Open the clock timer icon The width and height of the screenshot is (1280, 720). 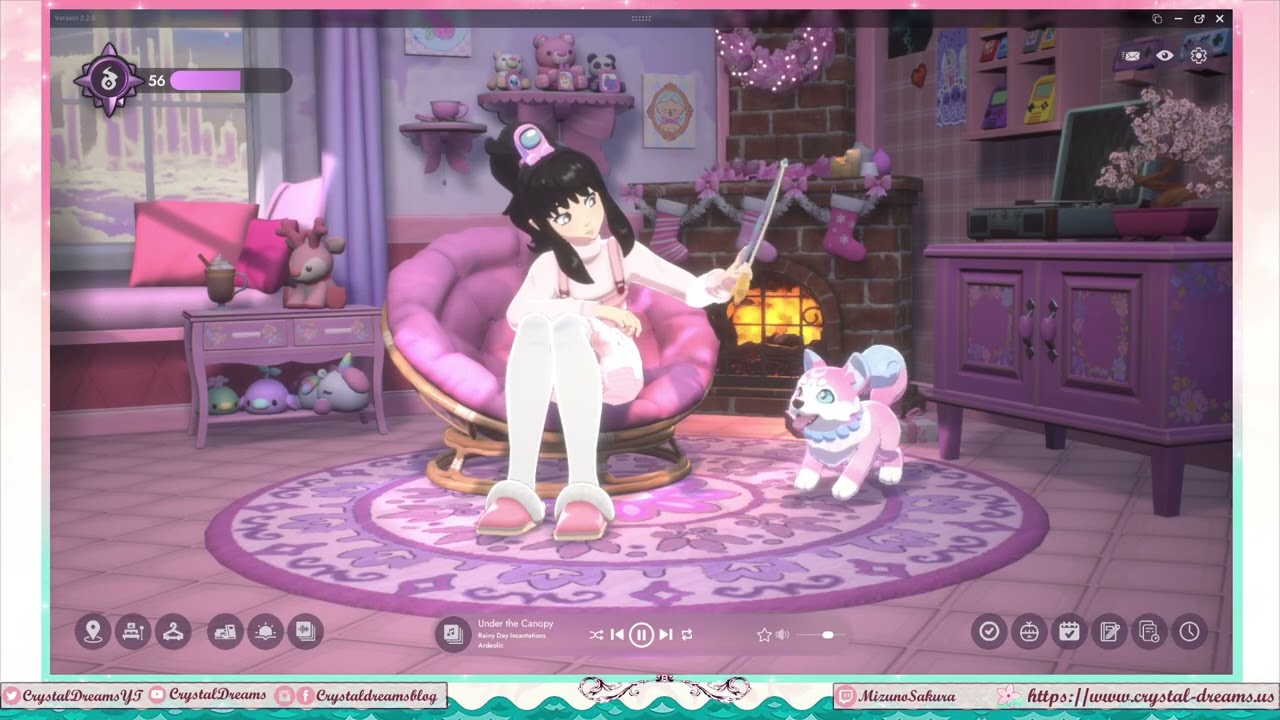pos(1189,631)
